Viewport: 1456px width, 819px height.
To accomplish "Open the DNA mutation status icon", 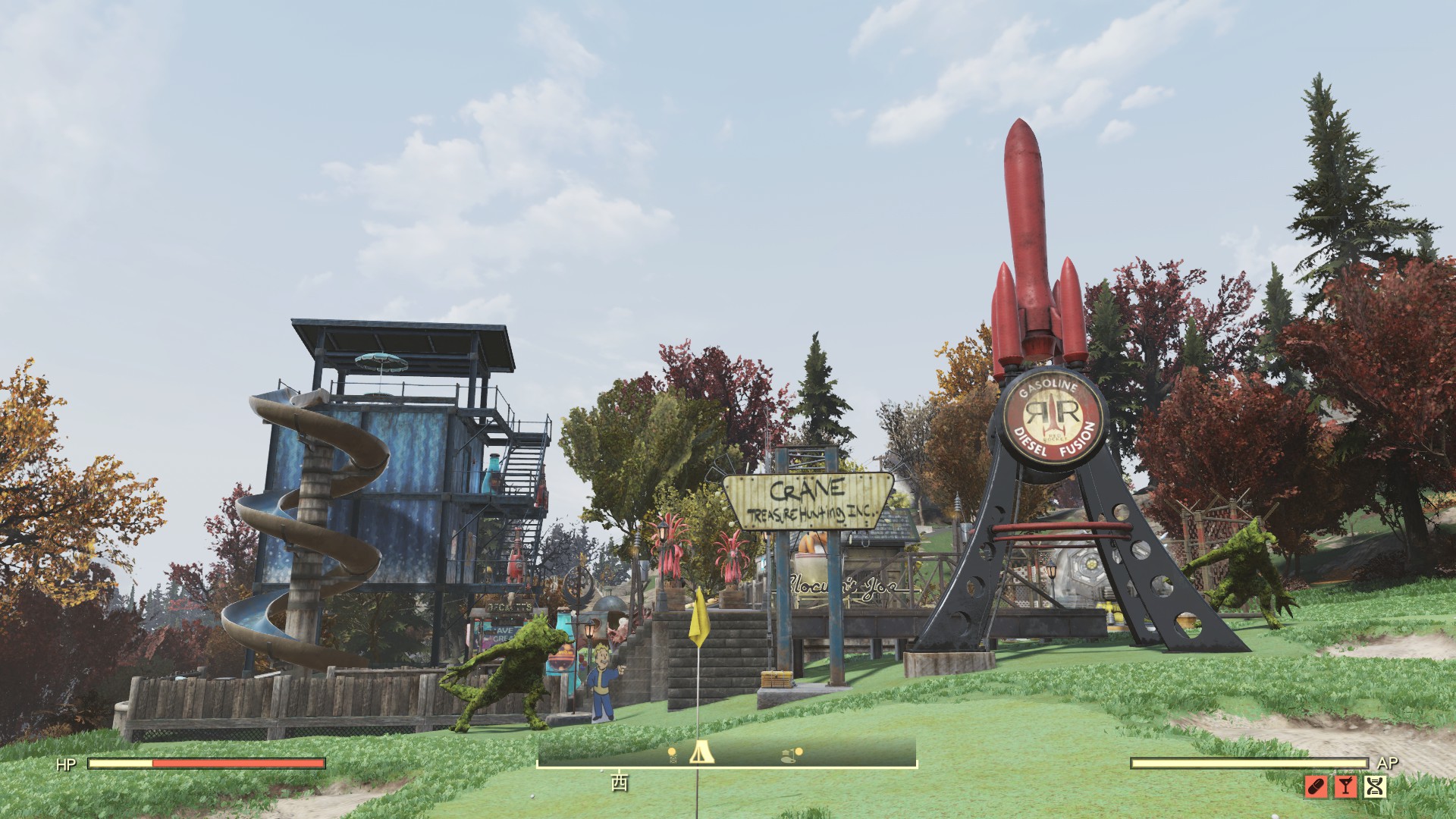I will click(1374, 787).
